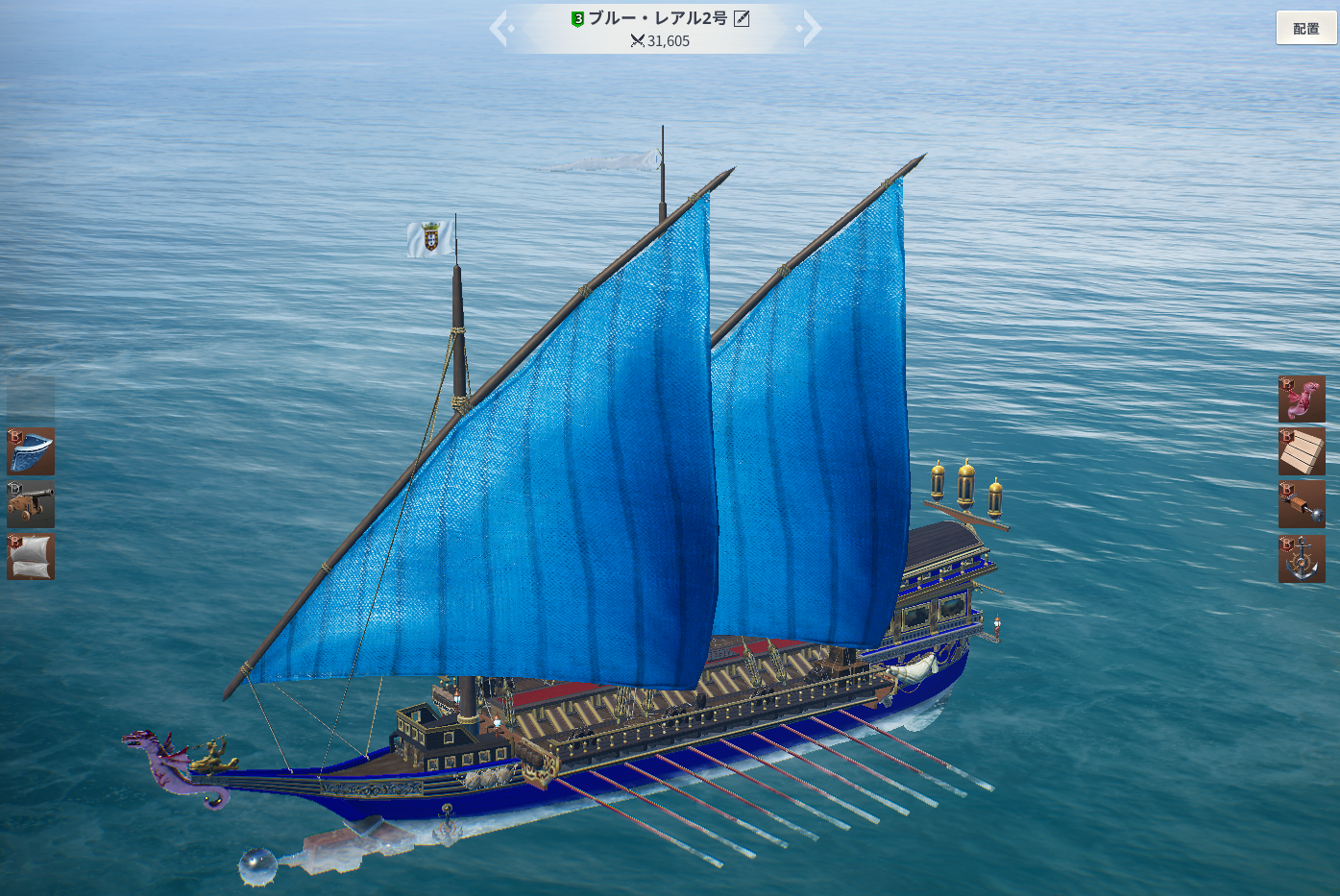The image size is (1340, 896).
Task: Open the cannon equipment slot
Action: (x=31, y=504)
